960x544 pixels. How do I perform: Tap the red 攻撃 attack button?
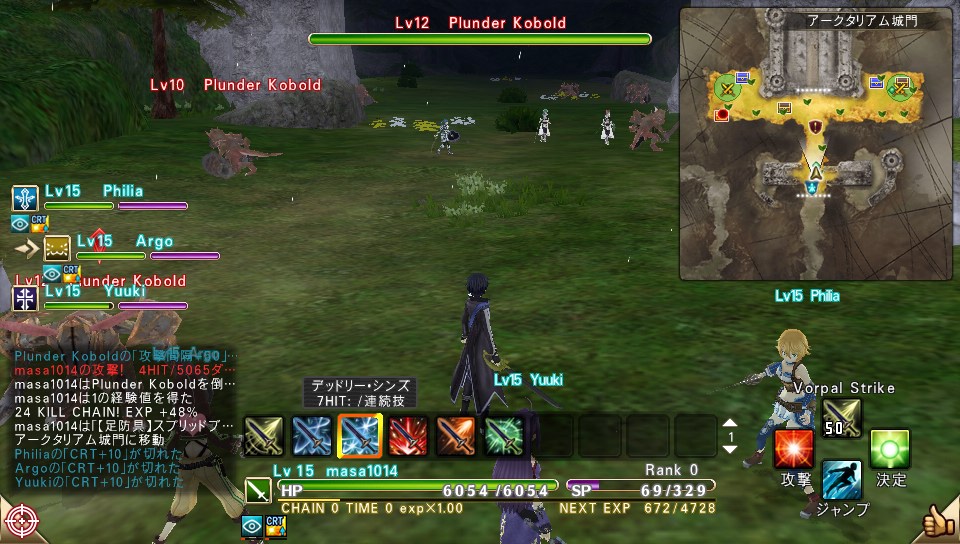(x=794, y=448)
